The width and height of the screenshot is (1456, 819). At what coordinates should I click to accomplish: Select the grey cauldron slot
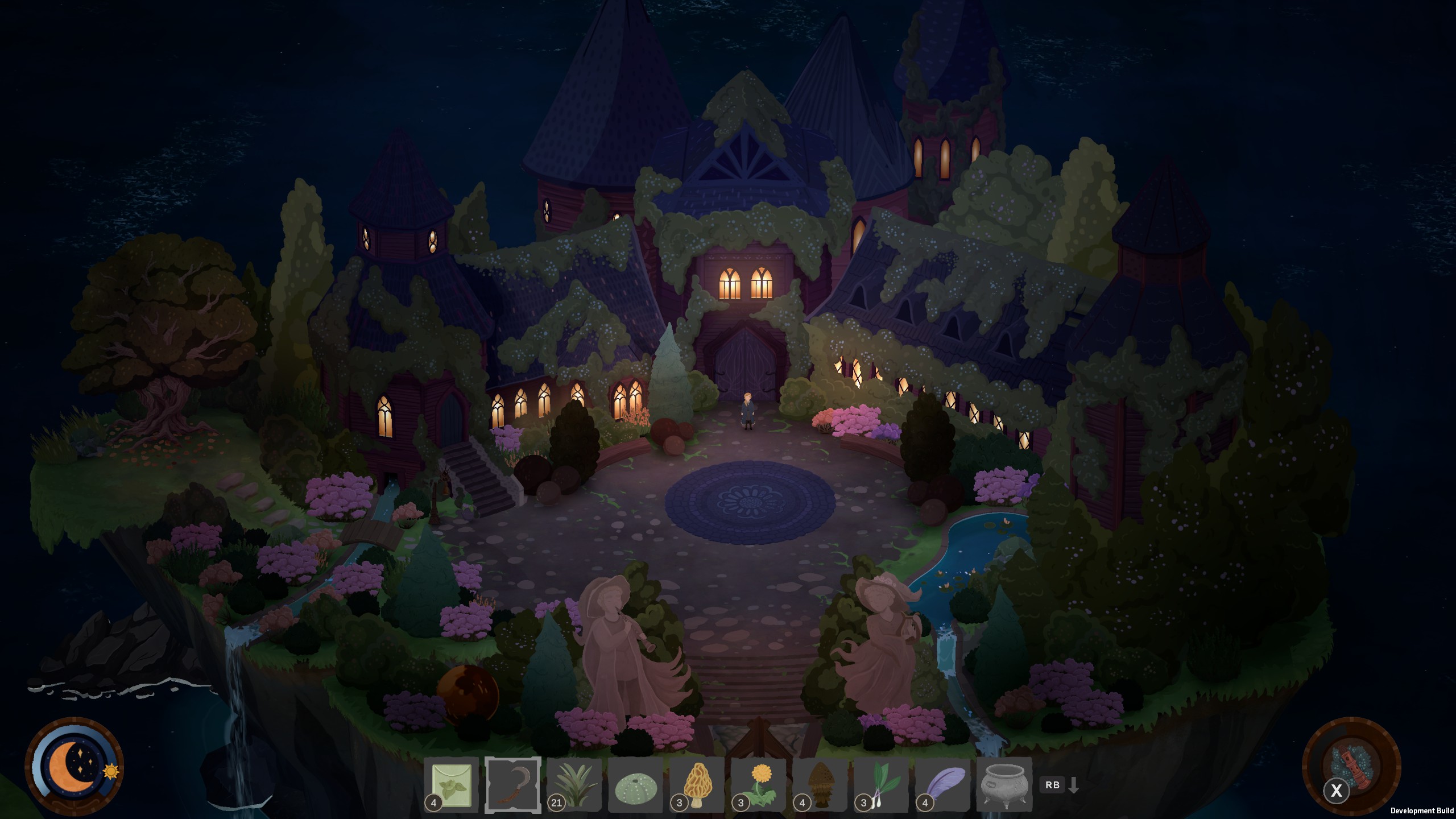pyautogui.click(x=1004, y=785)
